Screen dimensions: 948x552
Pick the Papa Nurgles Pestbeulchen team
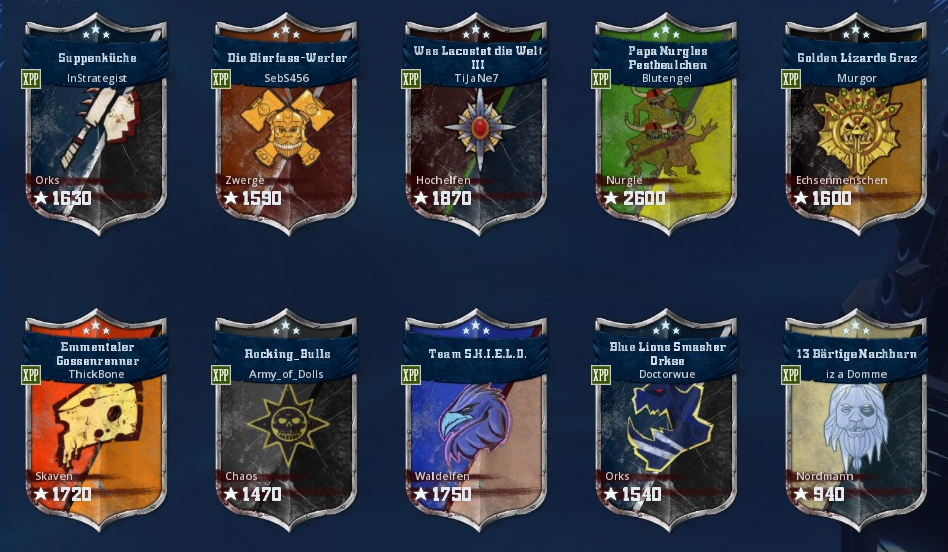666,135
